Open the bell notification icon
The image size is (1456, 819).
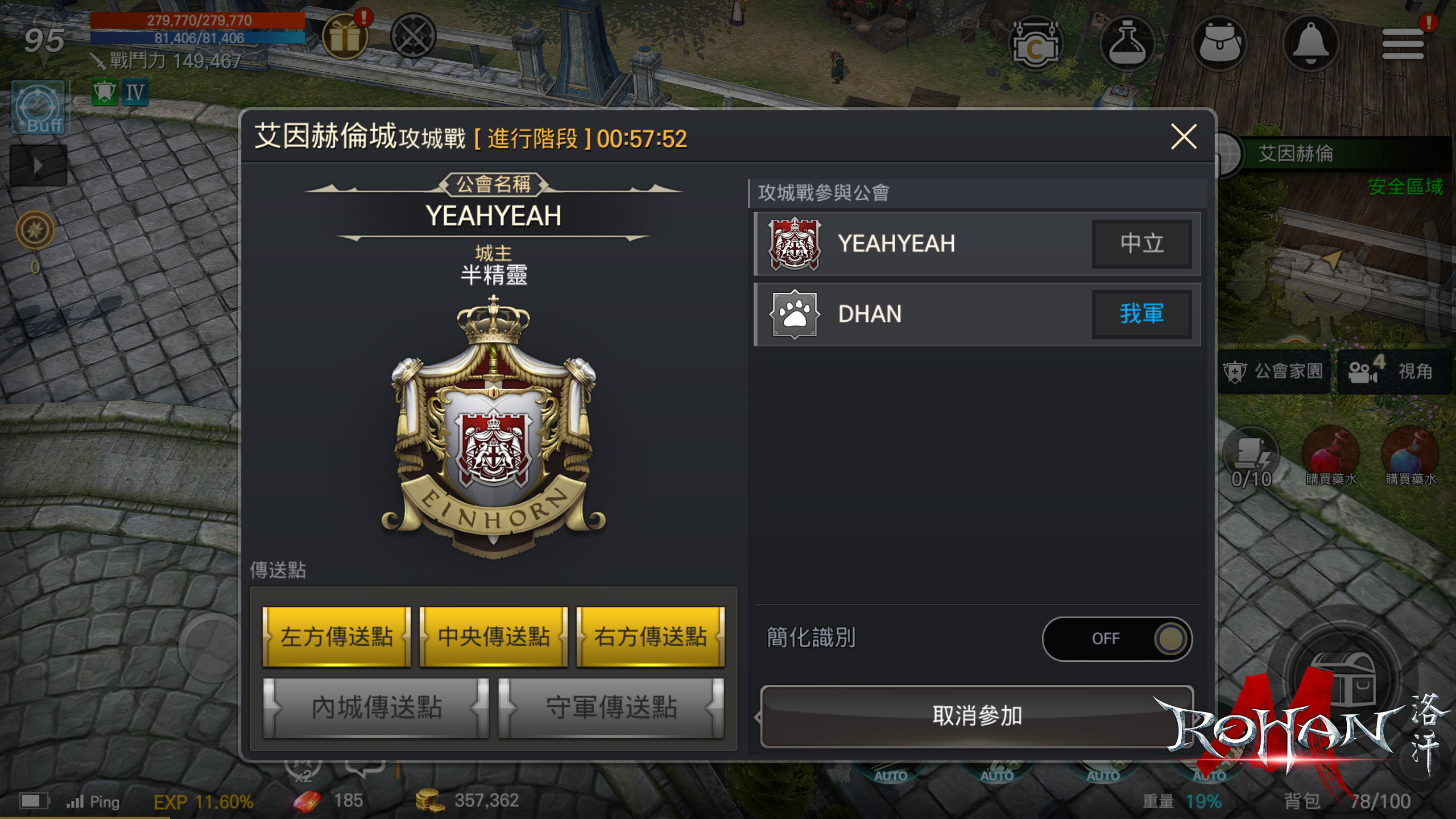click(x=1311, y=43)
